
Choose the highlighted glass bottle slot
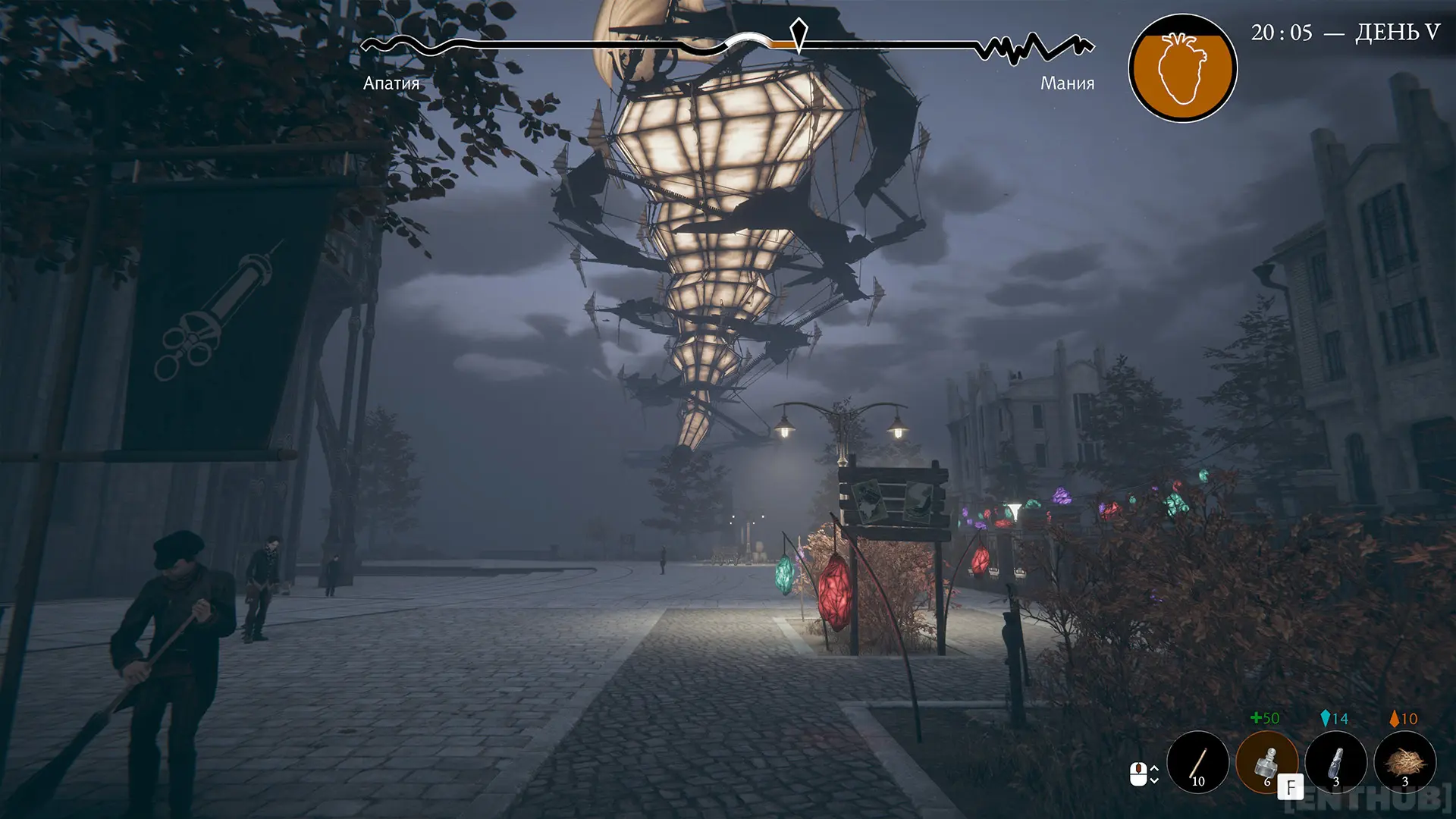[1266, 761]
